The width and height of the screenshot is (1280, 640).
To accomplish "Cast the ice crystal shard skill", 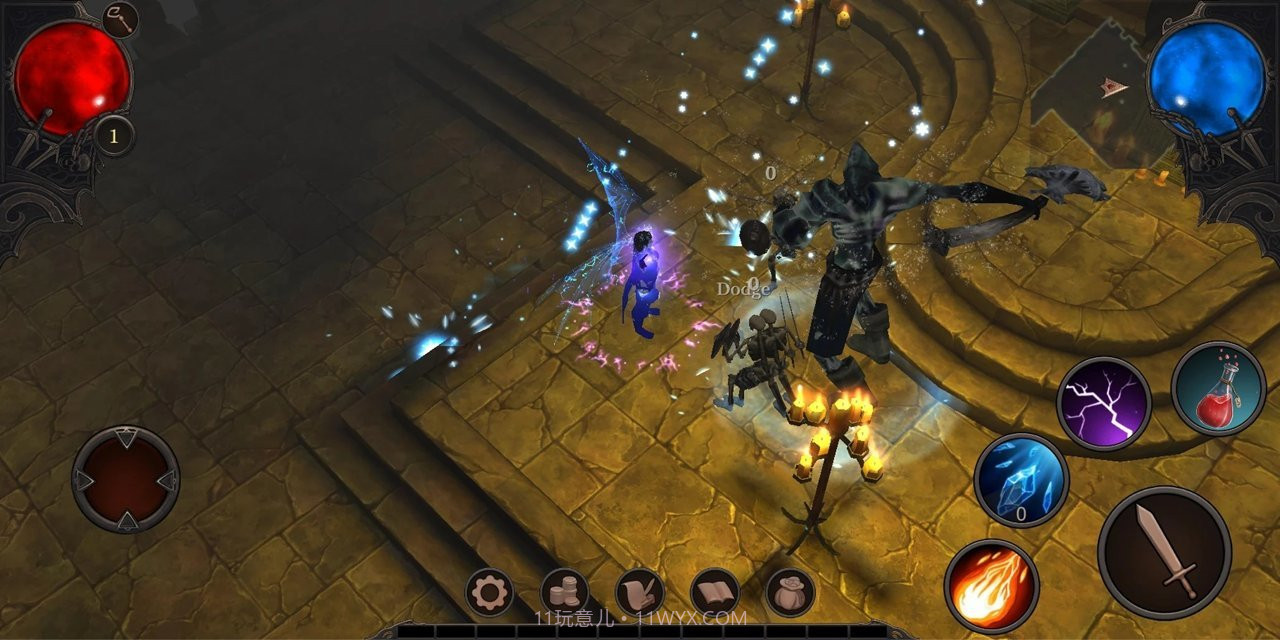I will pyautogui.click(x=1021, y=480).
